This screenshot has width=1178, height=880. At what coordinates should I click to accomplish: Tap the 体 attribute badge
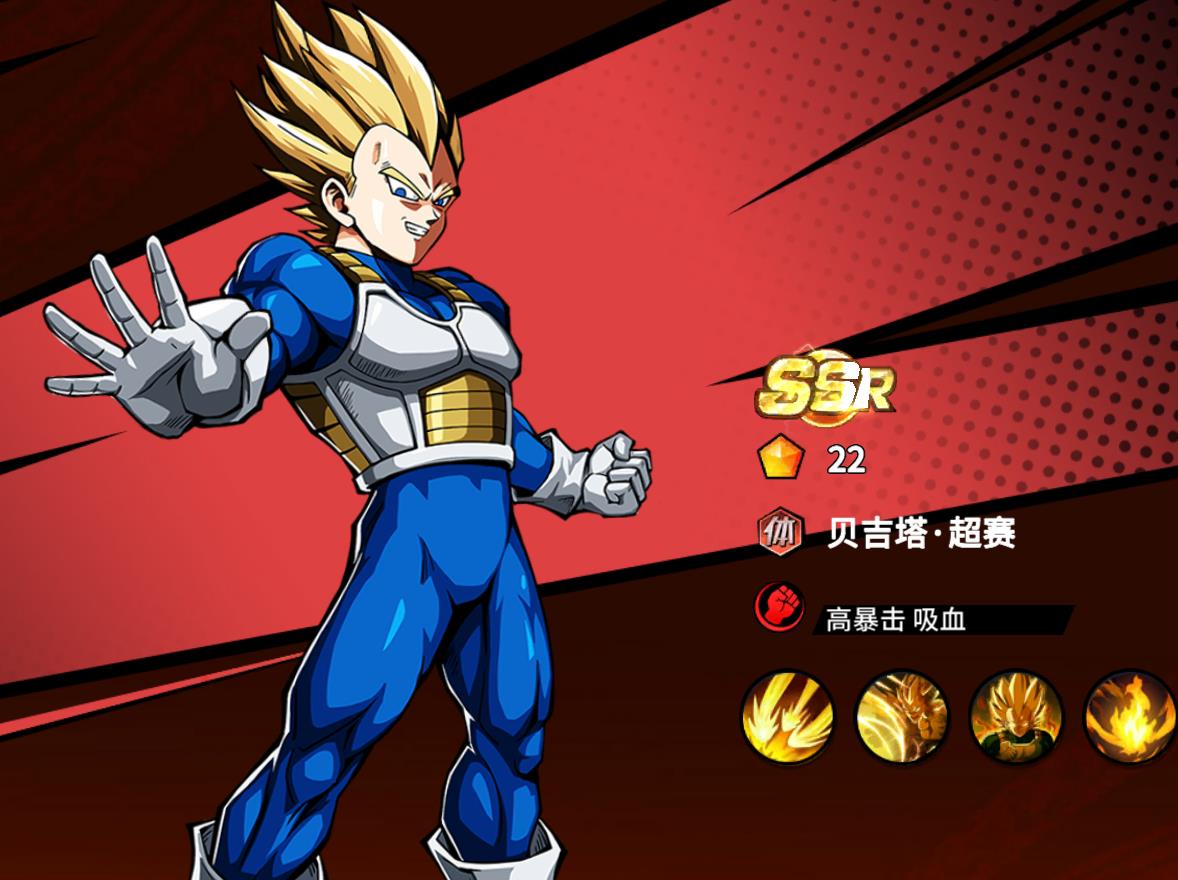point(781,533)
